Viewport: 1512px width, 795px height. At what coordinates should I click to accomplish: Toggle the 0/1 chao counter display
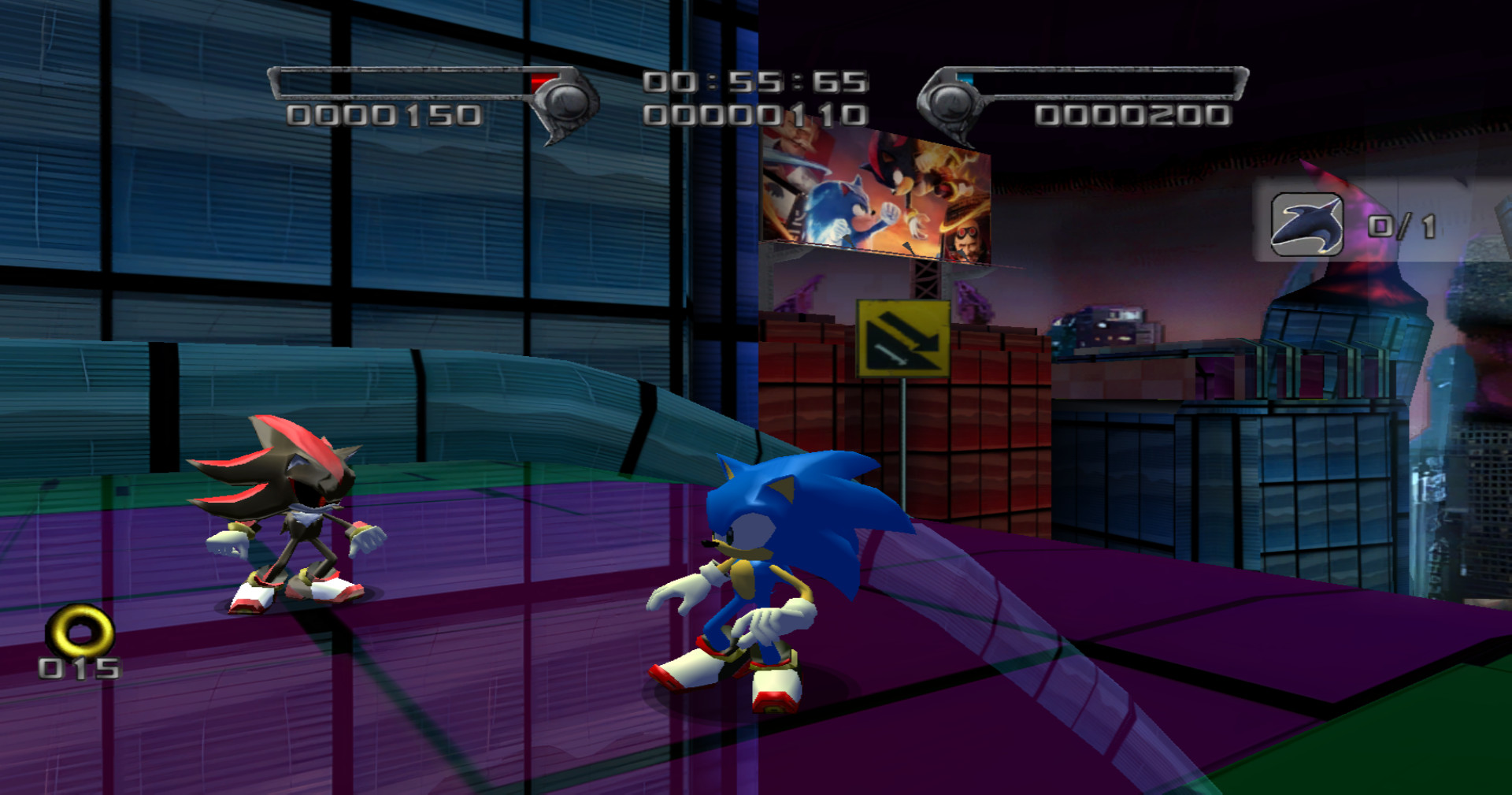click(1402, 225)
